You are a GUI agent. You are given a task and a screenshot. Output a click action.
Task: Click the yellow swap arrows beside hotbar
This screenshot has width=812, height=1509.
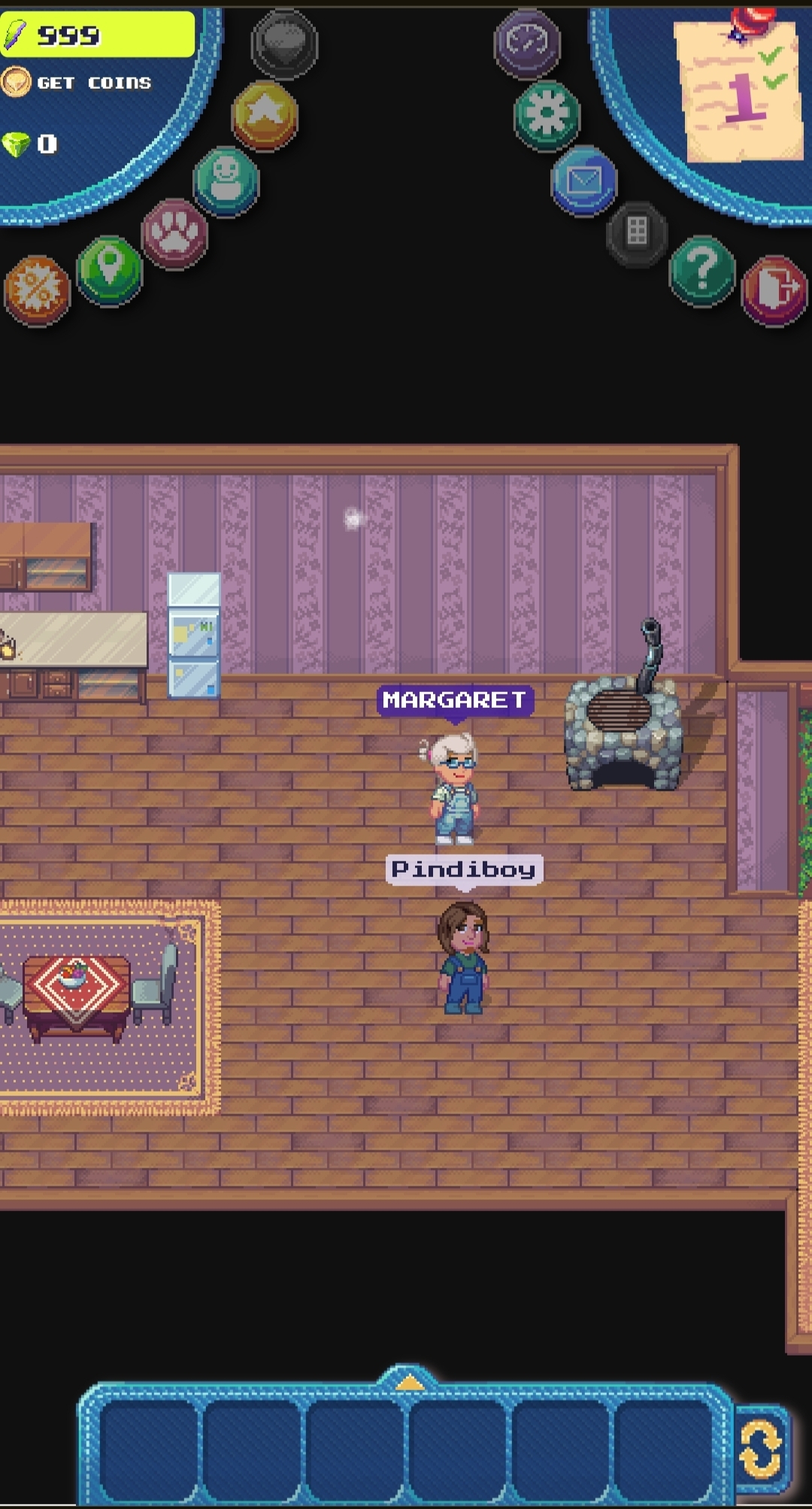(x=761, y=1447)
